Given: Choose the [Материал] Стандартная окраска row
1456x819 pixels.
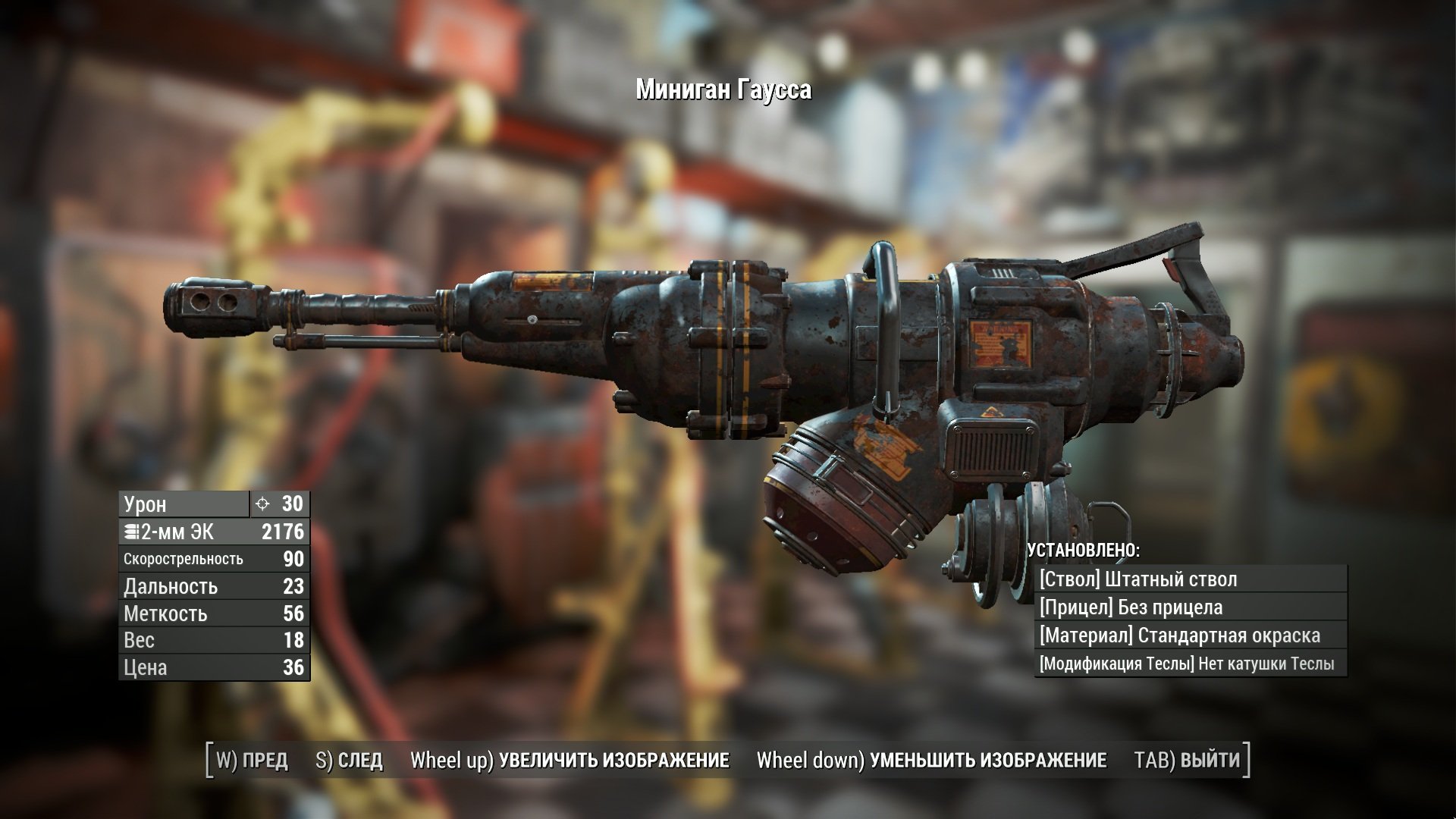Looking at the screenshot, I should point(1190,635).
